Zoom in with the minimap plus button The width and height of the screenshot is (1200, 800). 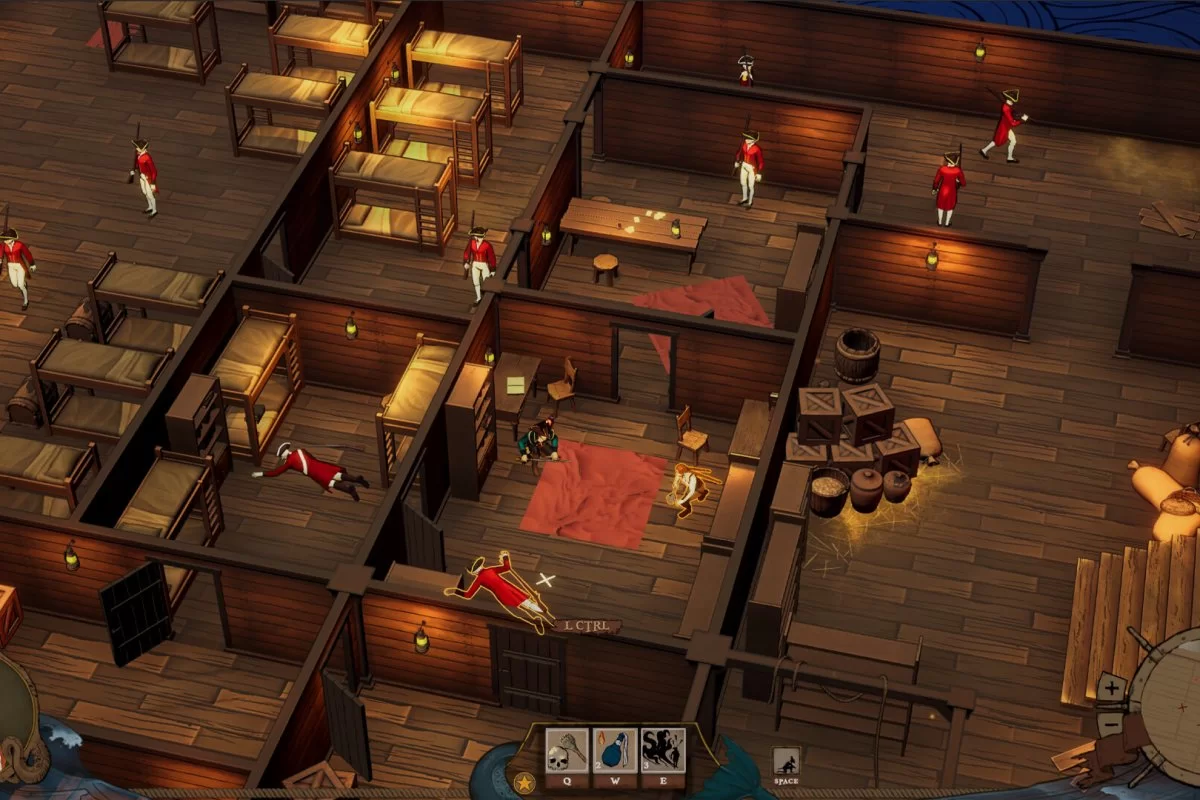1112,688
